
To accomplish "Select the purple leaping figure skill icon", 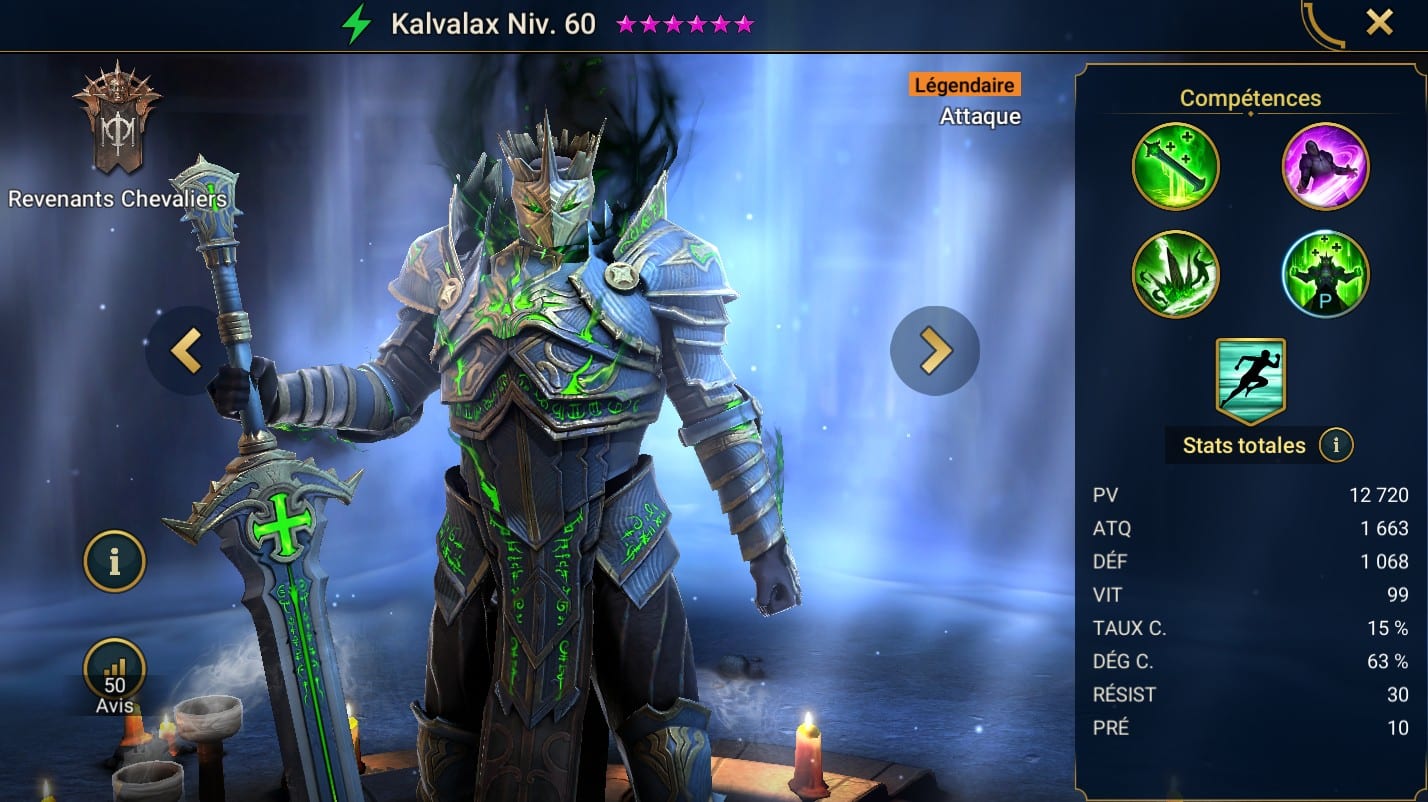I will tap(1325, 166).
